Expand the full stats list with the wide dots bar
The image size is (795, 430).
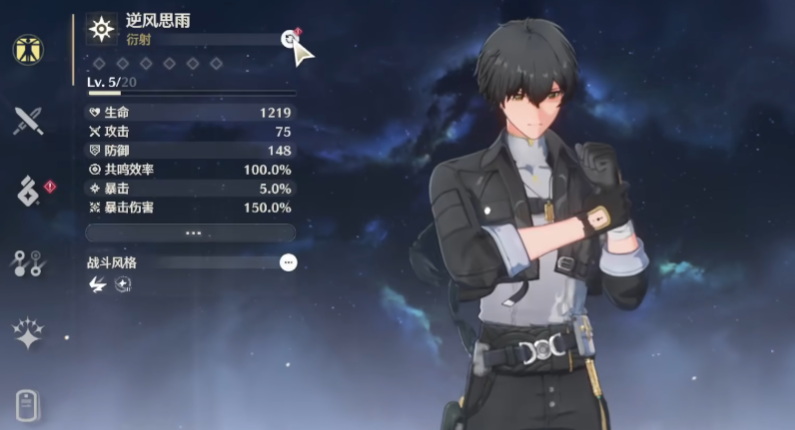click(190, 232)
